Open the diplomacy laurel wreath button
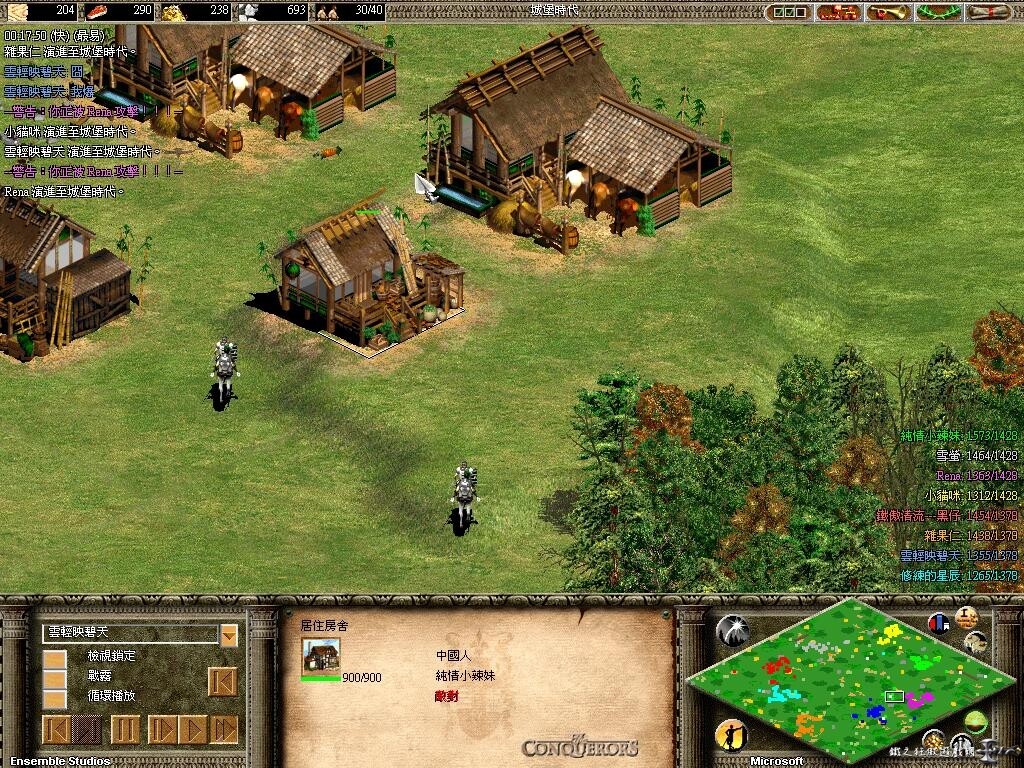 [x=937, y=12]
